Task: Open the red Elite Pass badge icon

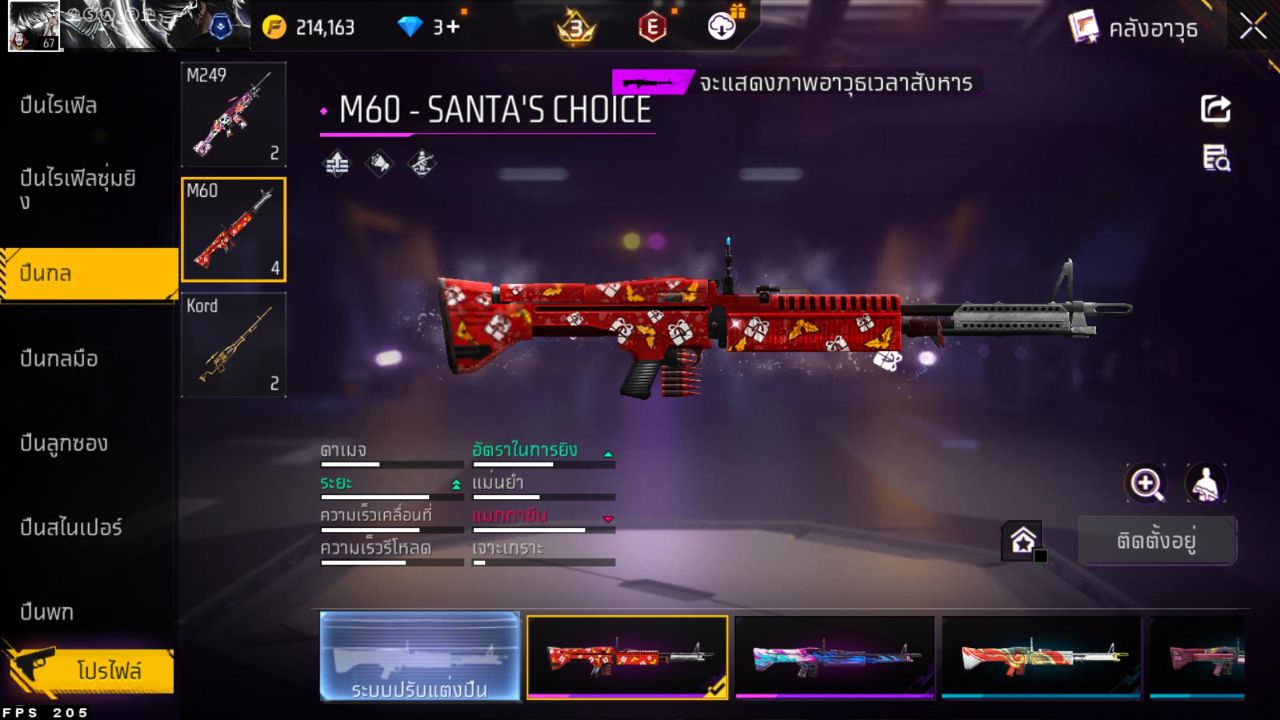Action: [650, 27]
